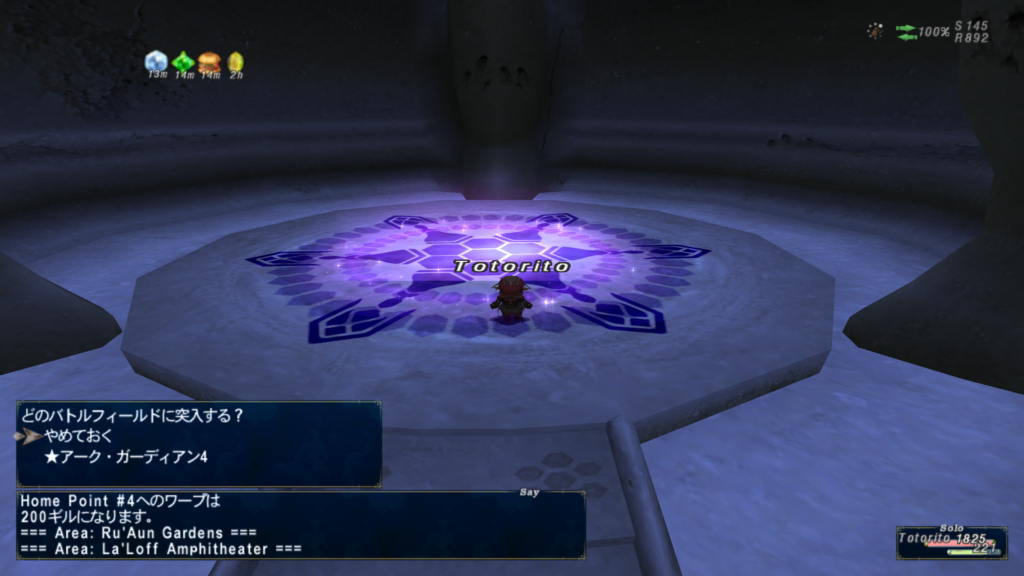
Task: Click the Say chat log window
Action: point(300,523)
